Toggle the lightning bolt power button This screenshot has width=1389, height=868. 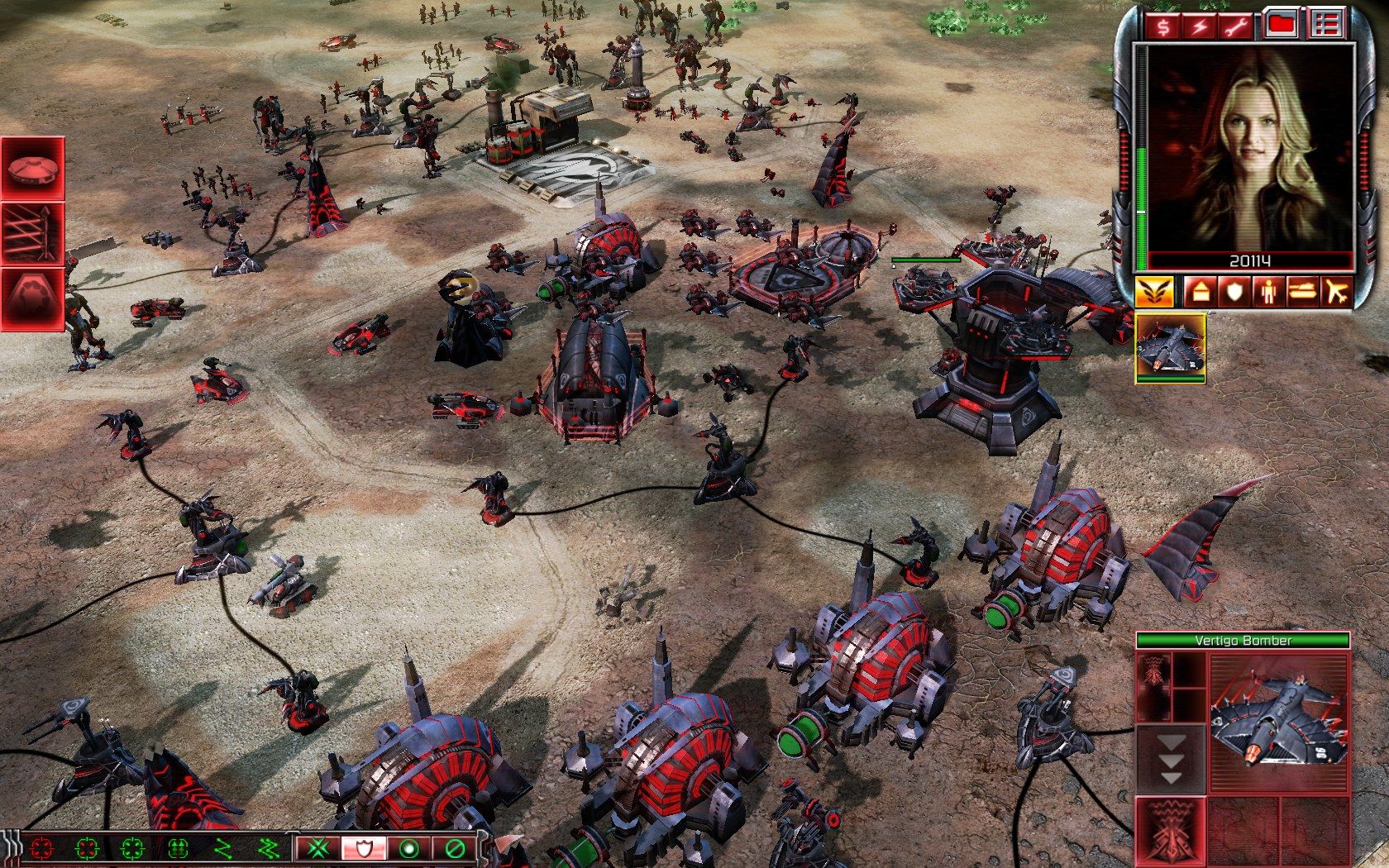tap(1200, 26)
